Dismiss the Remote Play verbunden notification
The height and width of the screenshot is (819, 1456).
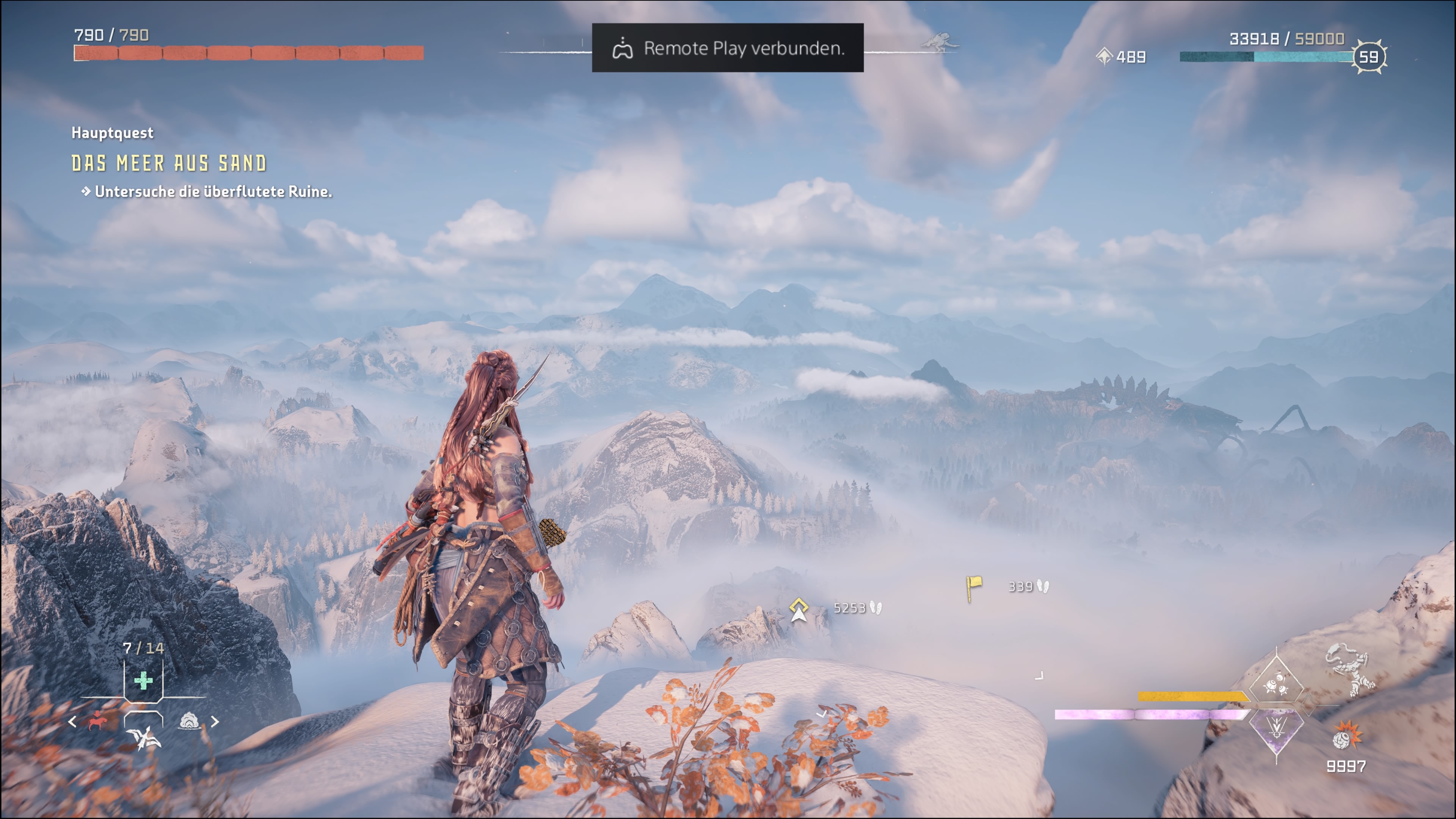click(728, 48)
